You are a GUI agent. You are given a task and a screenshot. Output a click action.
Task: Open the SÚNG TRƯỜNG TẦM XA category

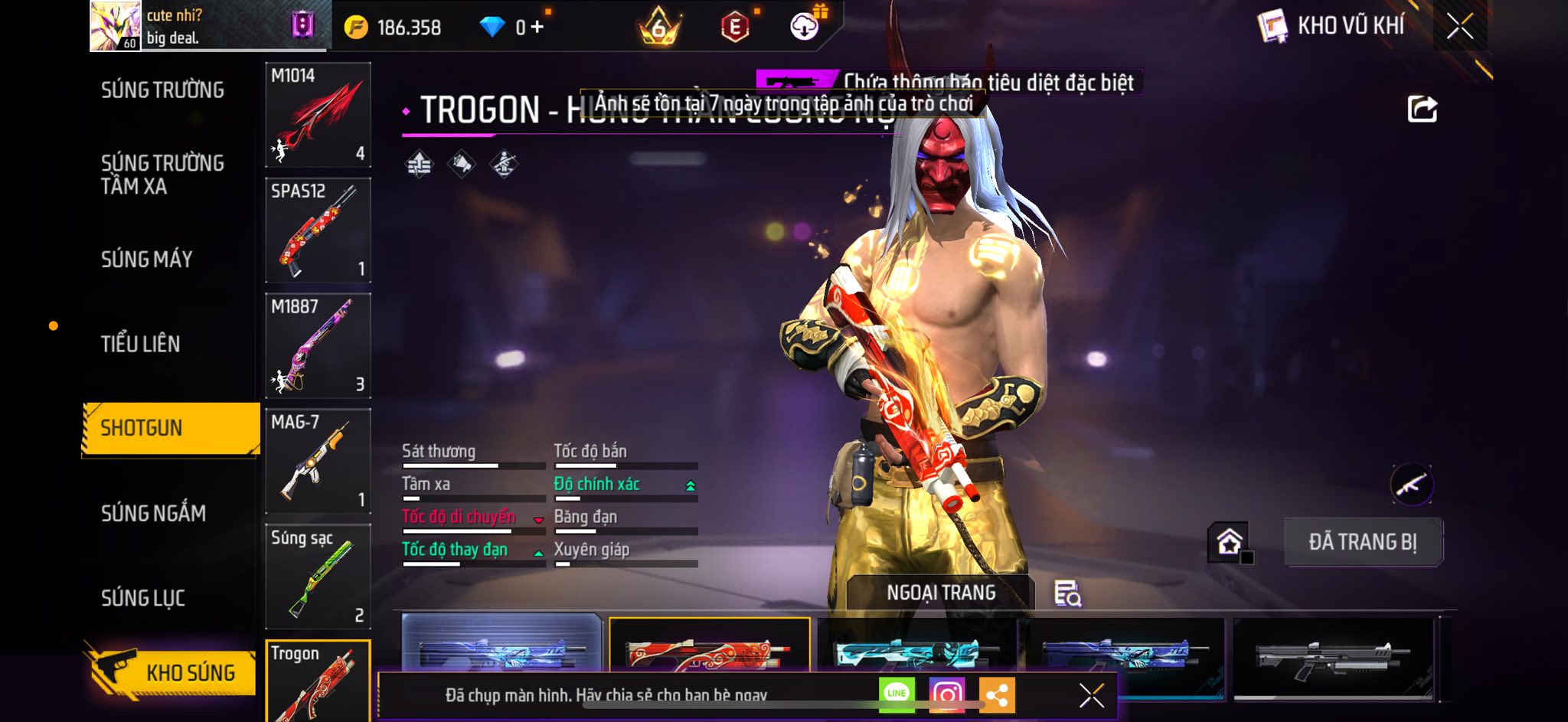162,175
